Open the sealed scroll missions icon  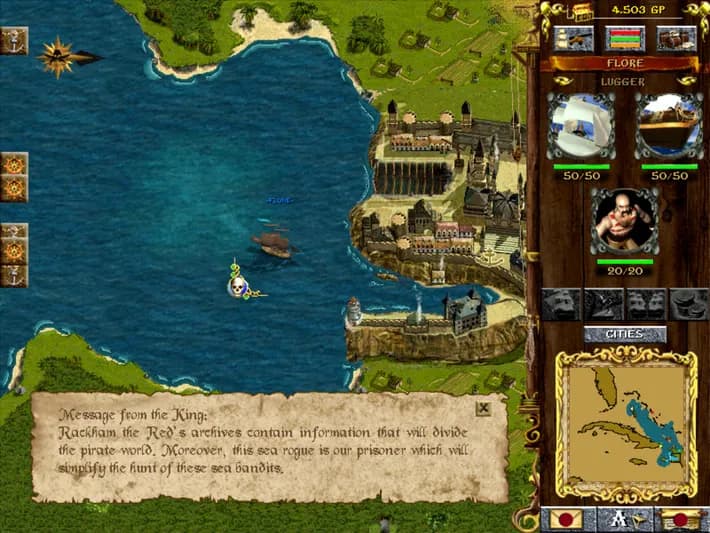[681, 519]
